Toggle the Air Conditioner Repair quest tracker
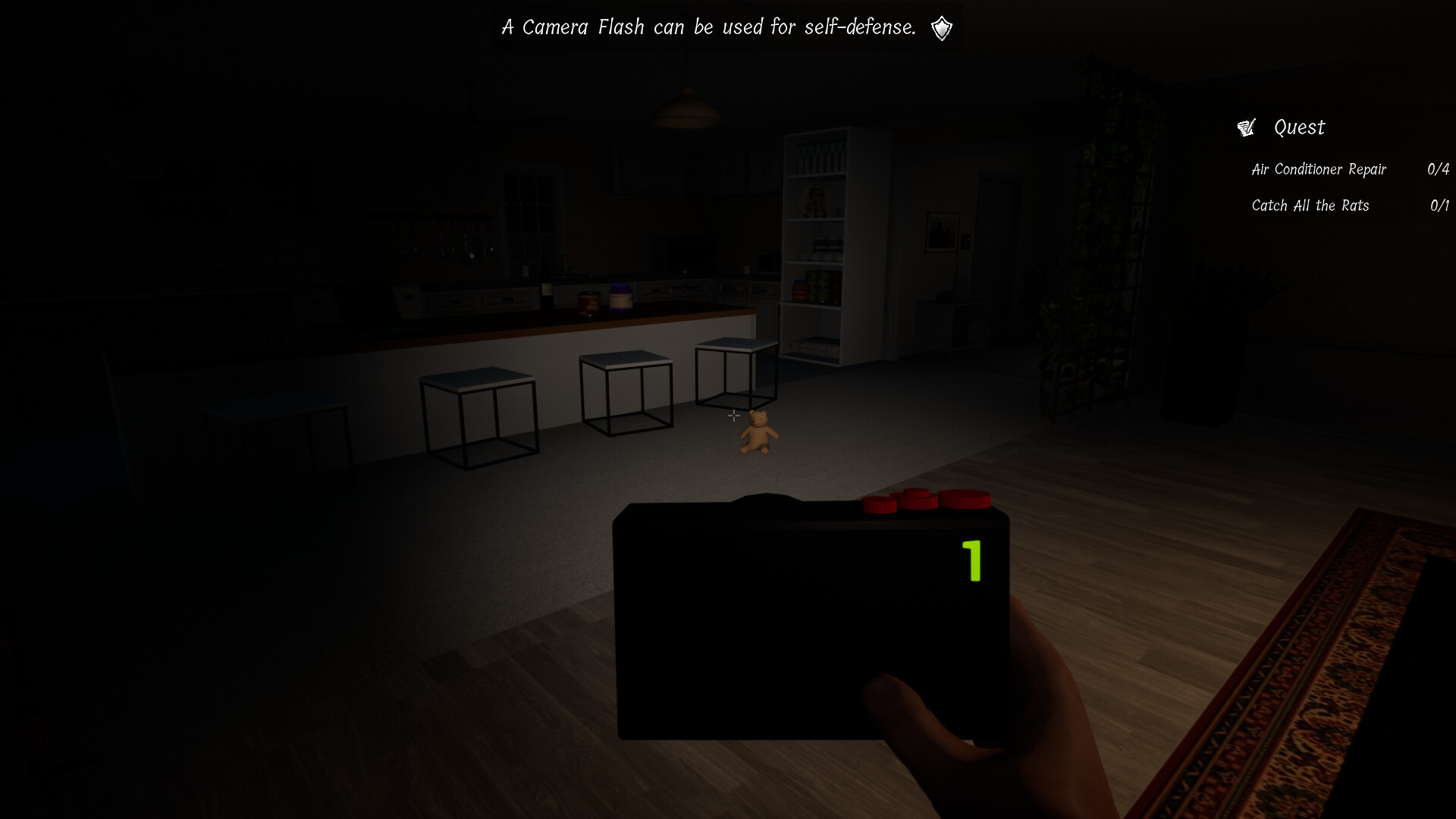Viewport: 1456px width, 819px height. pyautogui.click(x=1319, y=169)
